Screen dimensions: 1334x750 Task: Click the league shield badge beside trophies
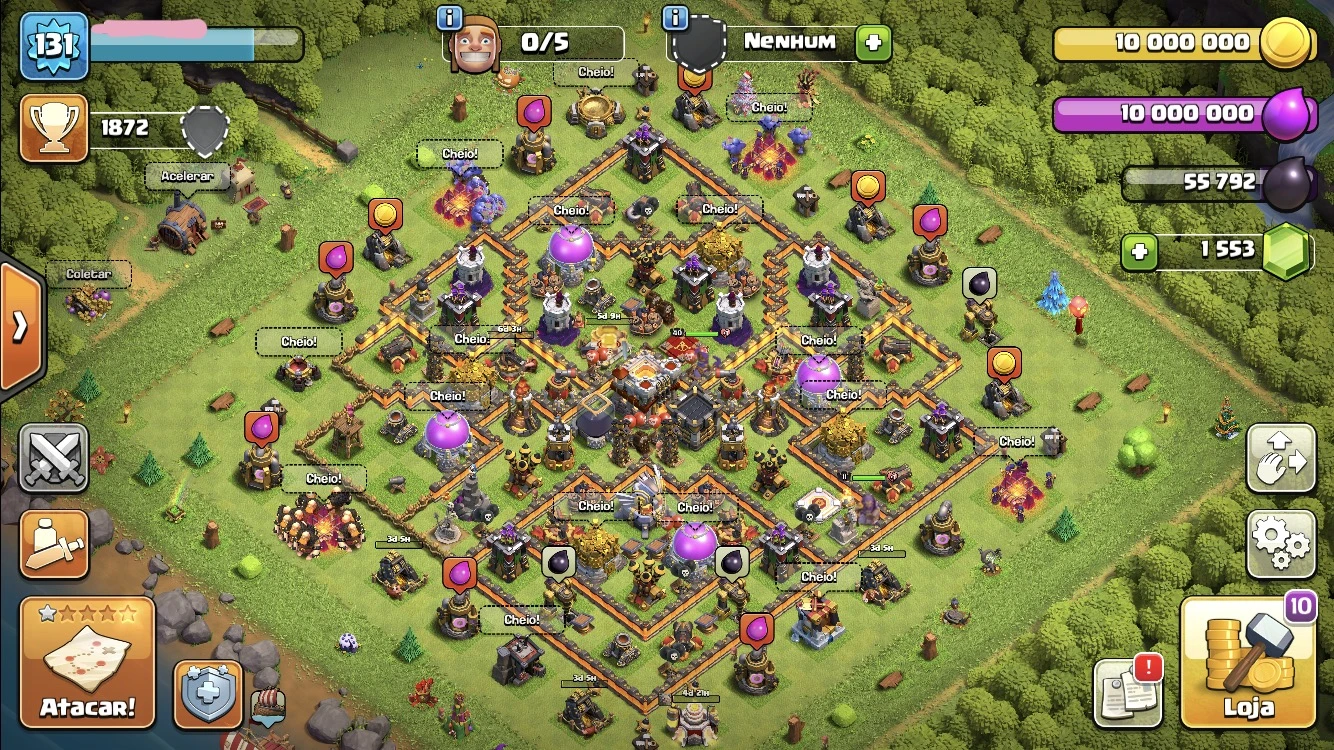coord(204,130)
